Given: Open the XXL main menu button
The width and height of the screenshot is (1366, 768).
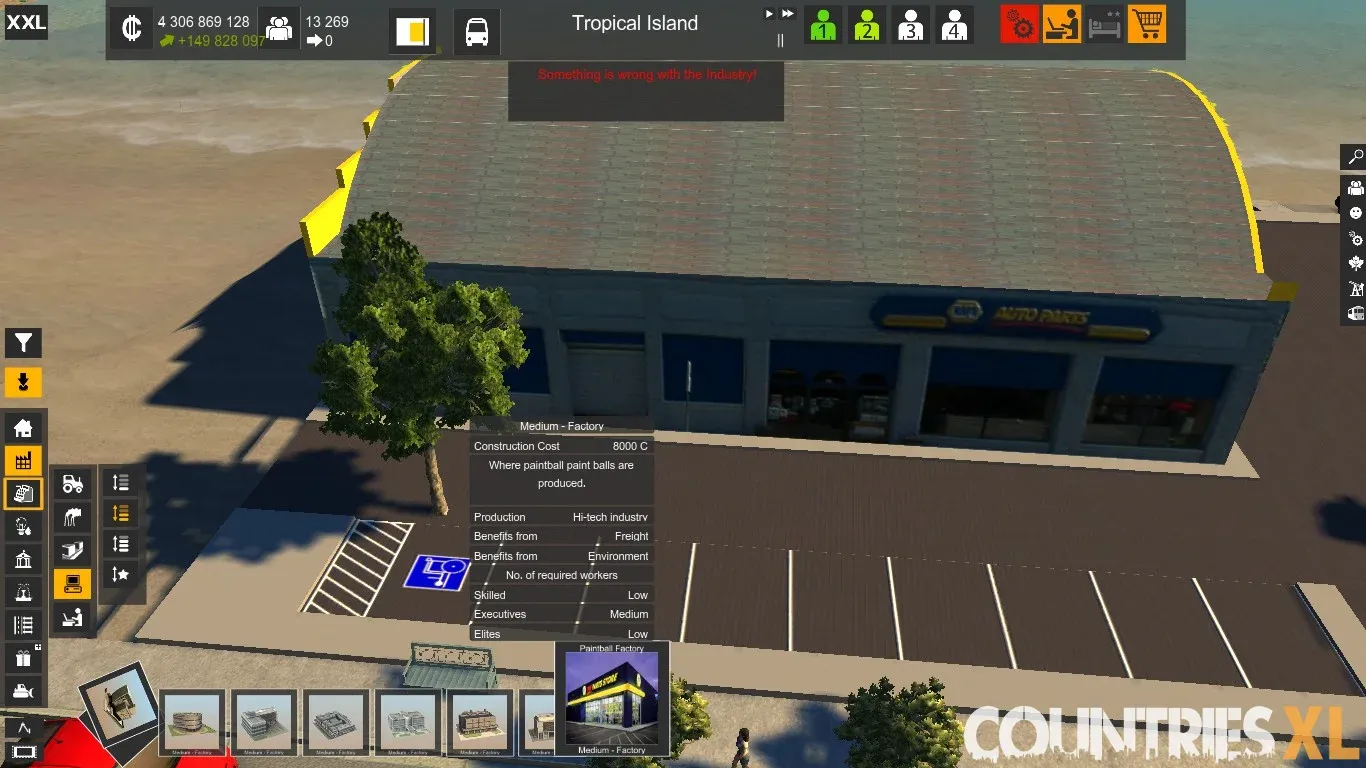Looking at the screenshot, I should (x=26, y=22).
